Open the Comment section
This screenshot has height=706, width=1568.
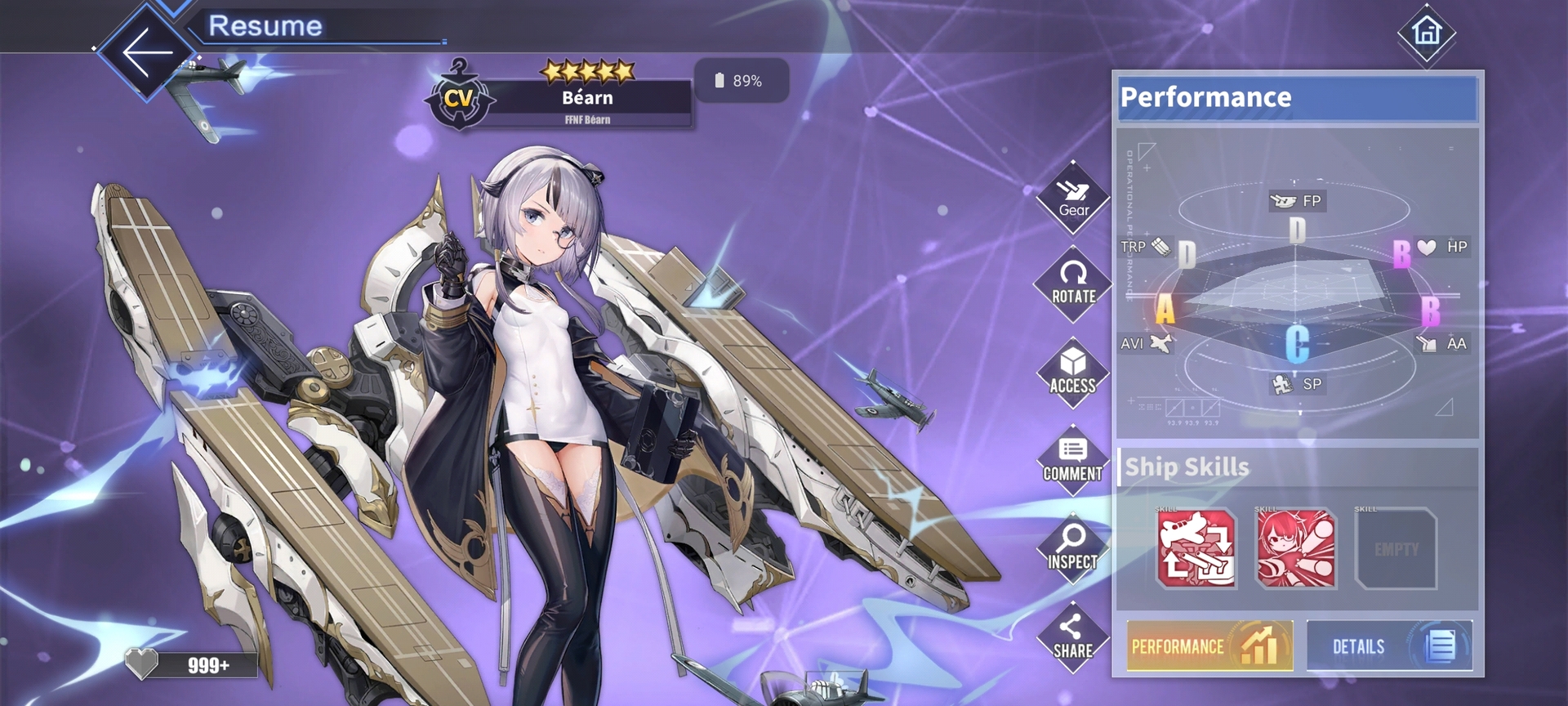tap(1072, 460)
